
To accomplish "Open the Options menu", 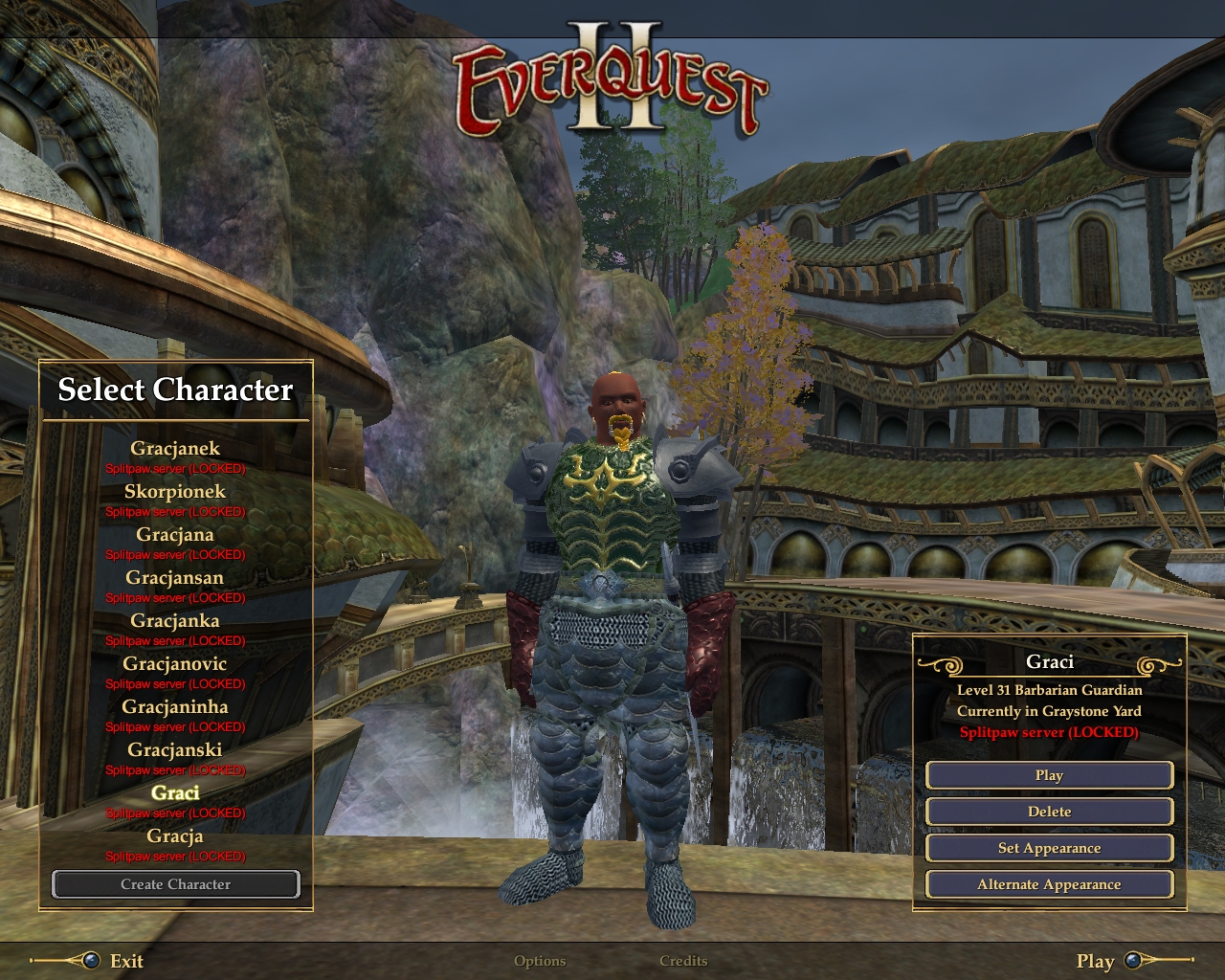I will coord(540,961).
